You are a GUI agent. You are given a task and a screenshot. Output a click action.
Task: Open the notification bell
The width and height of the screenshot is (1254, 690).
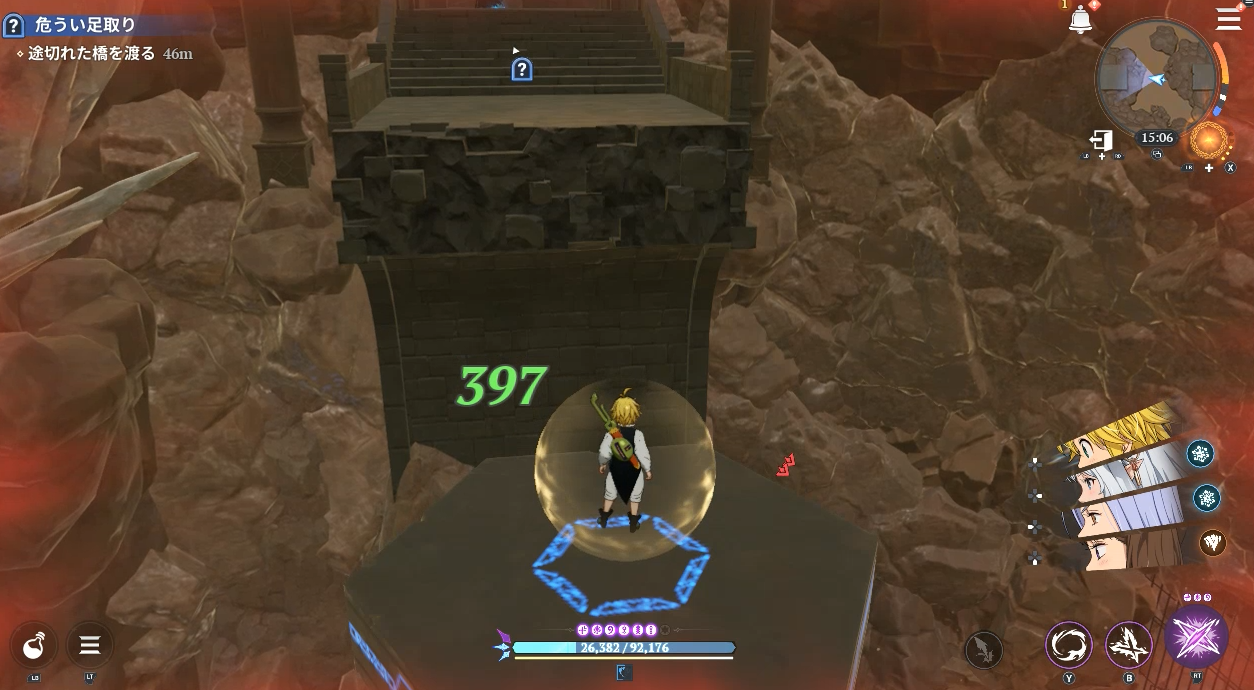point(1080,20)
